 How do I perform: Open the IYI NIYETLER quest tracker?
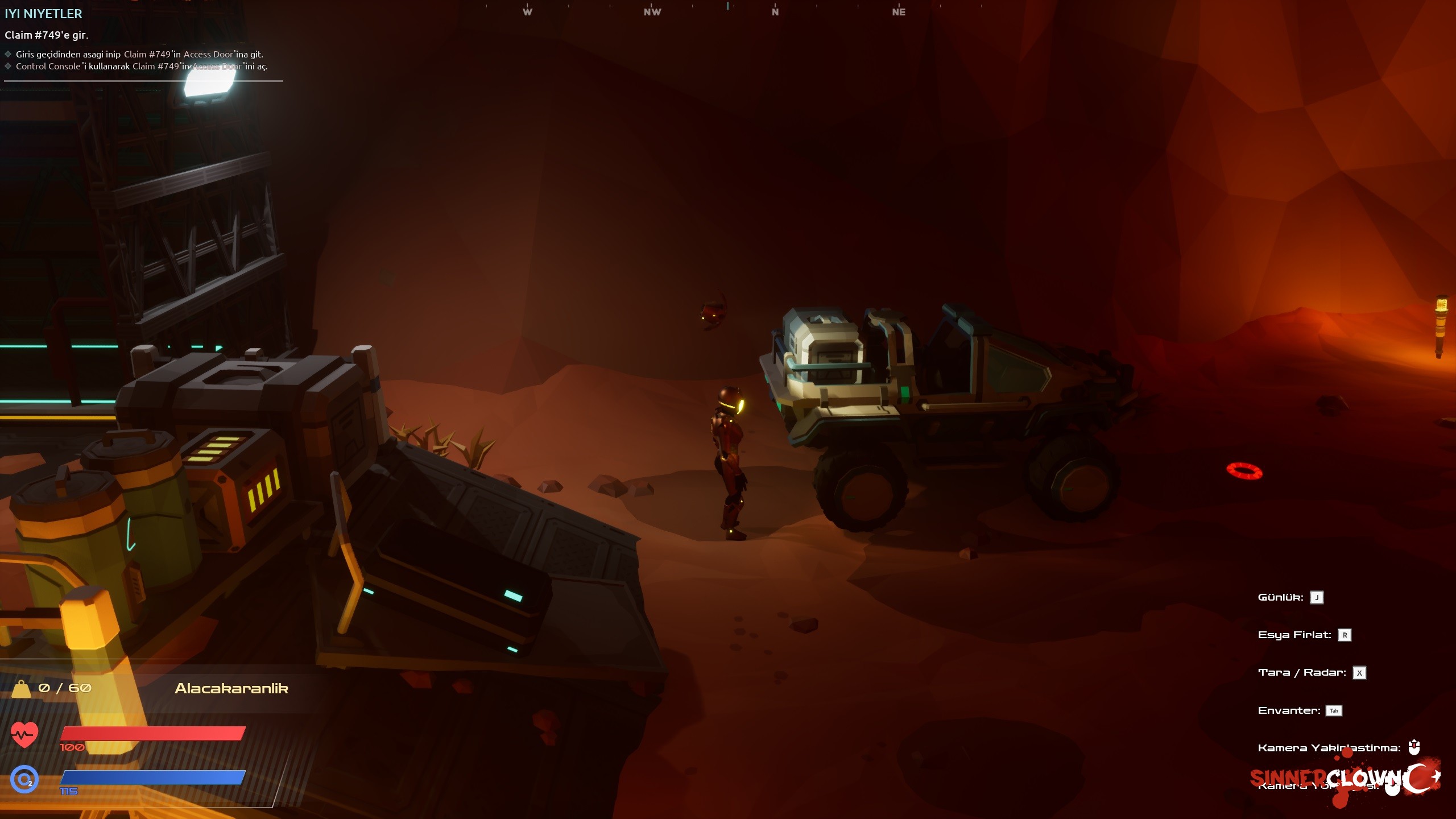[43, 14]
